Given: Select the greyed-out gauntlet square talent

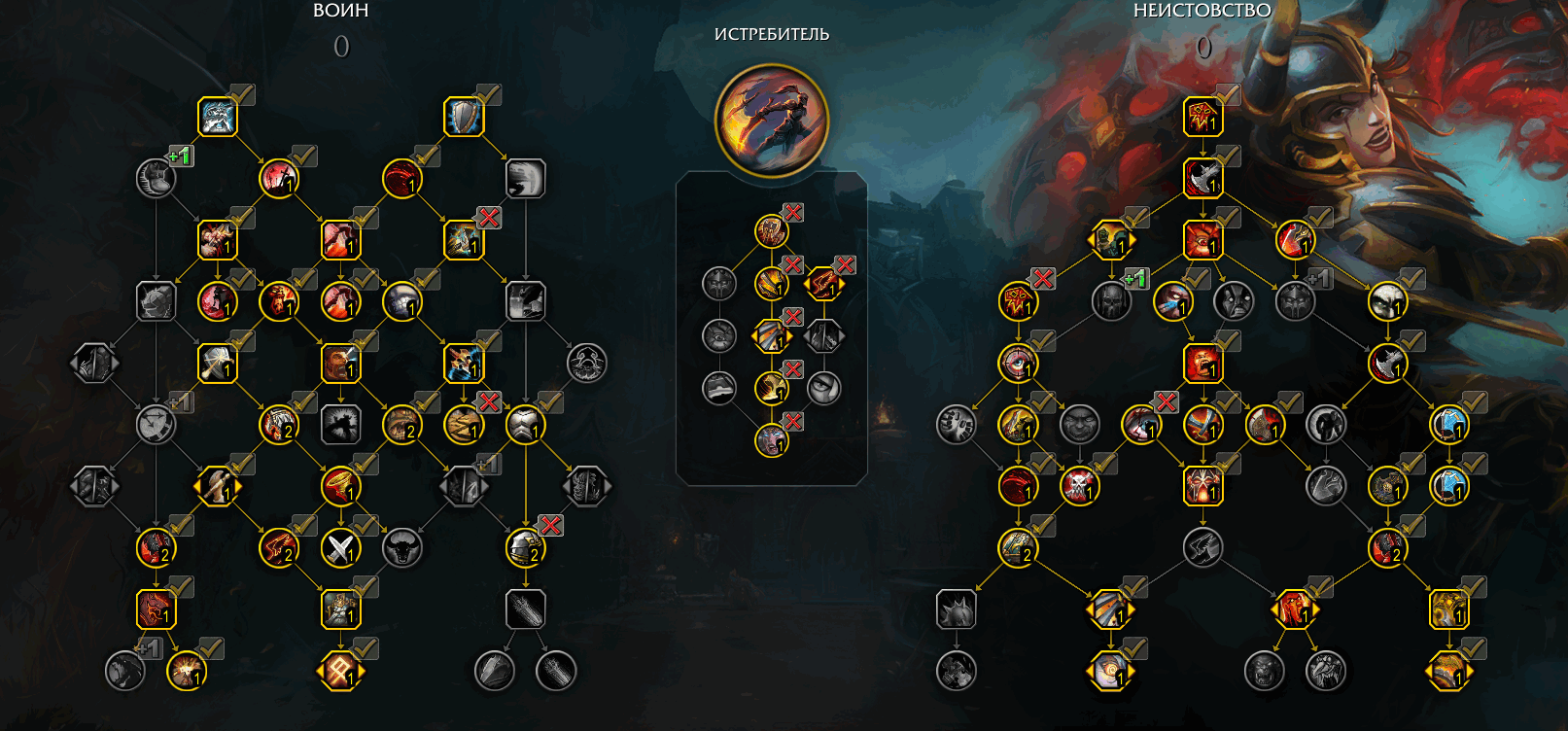Looking at the screenshot, I should coord(525,609).
